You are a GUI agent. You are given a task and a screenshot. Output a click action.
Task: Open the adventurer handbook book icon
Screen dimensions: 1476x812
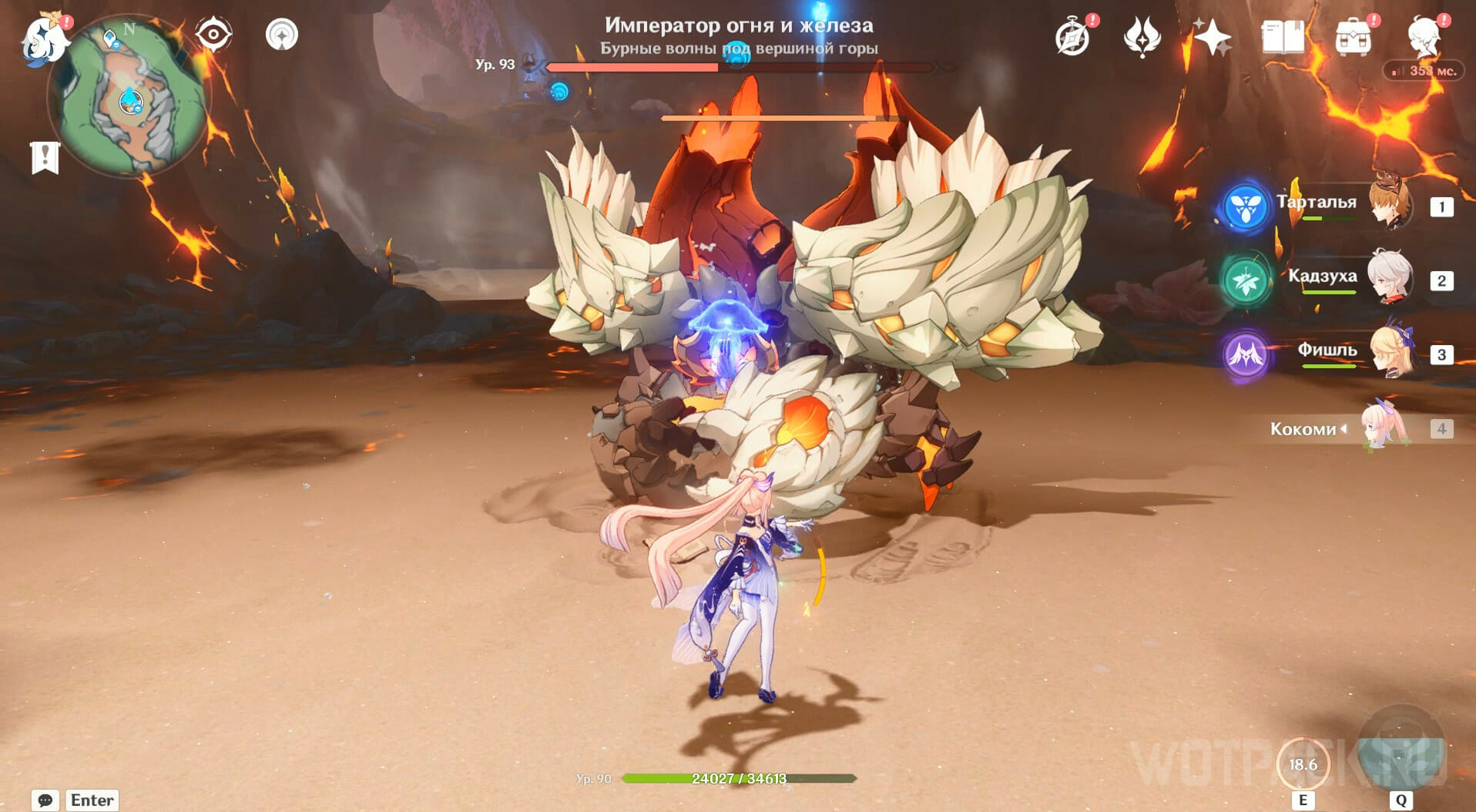[x=1282, y=37]
